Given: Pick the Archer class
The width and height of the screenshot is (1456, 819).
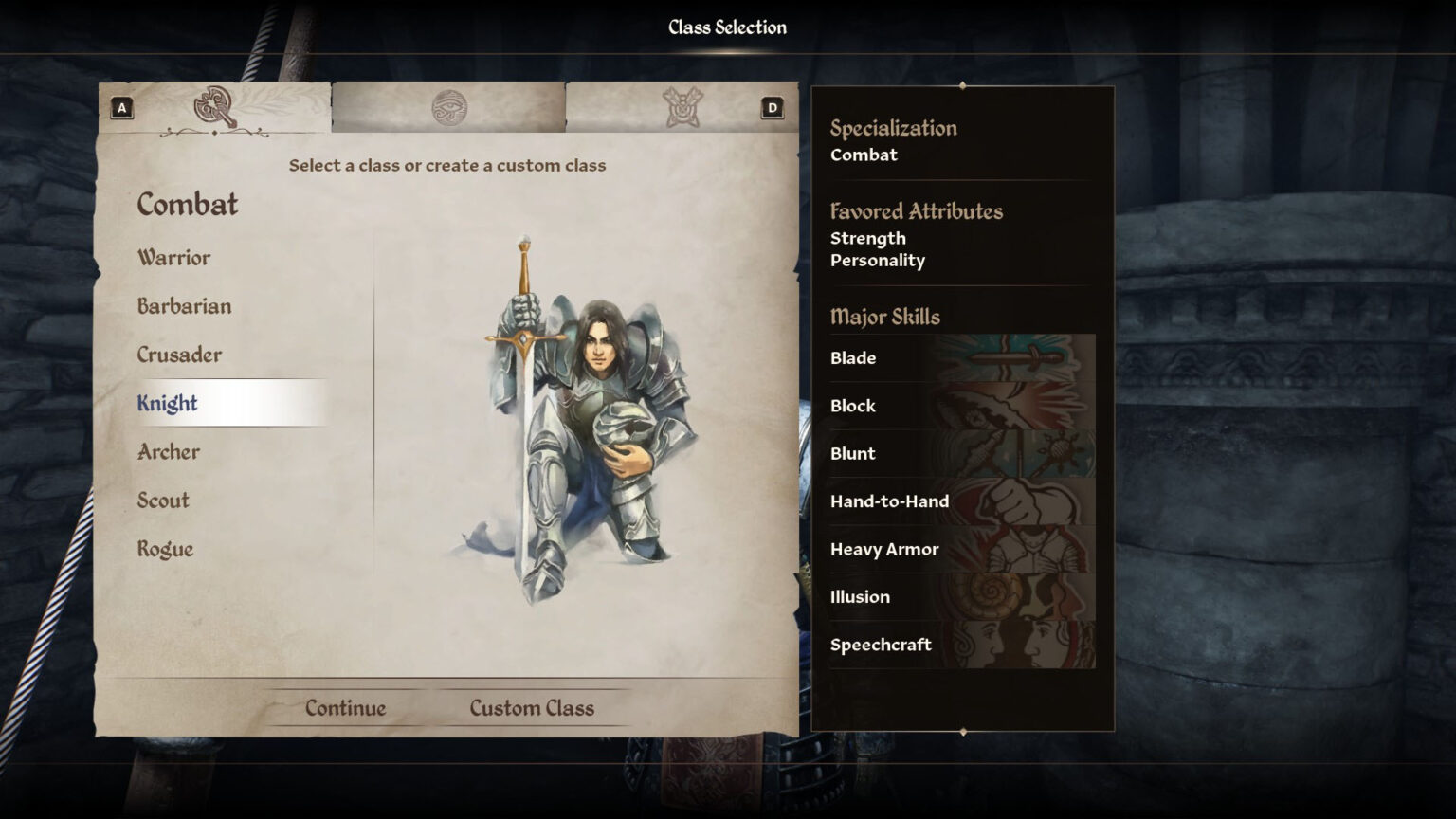Looking at the screenshot, I should [168, 452].
